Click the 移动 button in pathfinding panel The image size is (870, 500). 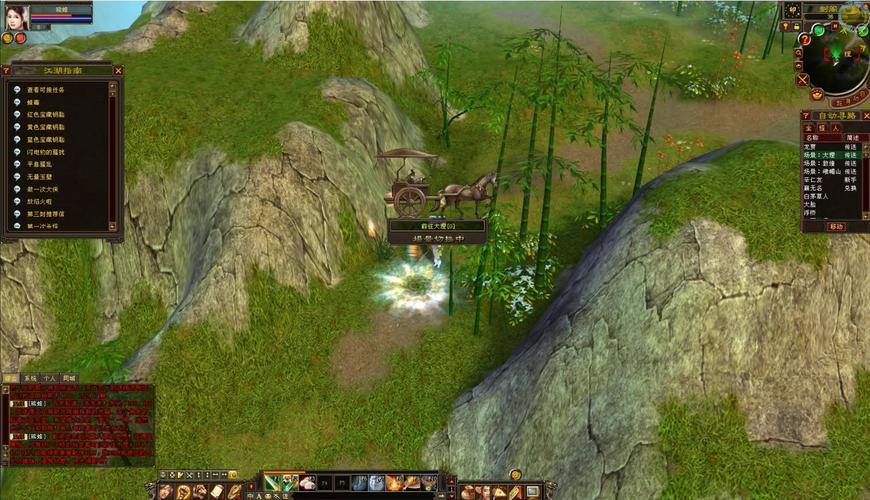click(x=835, y=227)
